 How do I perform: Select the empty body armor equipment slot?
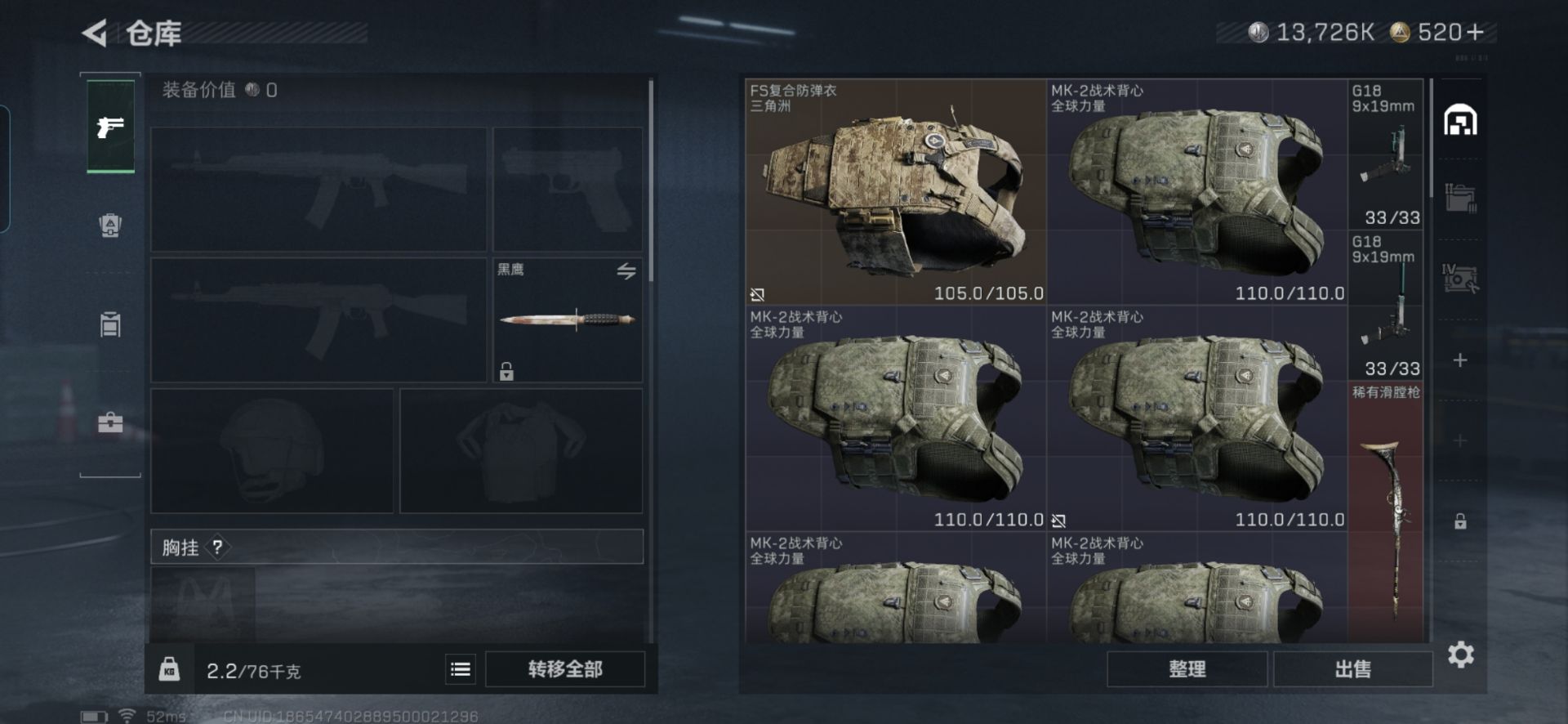(x=521, y=451)
